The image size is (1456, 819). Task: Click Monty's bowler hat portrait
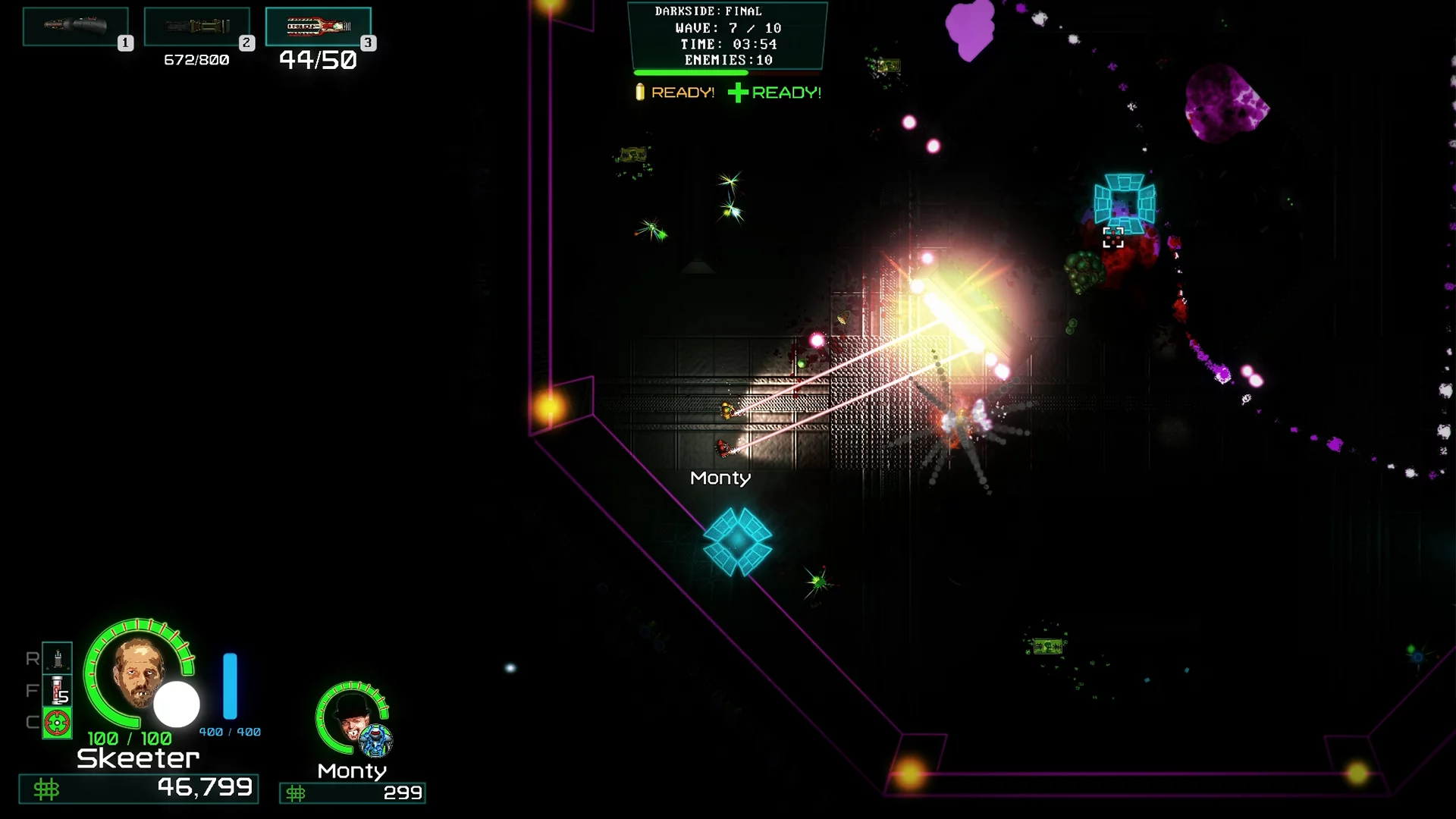pos(350,715)
